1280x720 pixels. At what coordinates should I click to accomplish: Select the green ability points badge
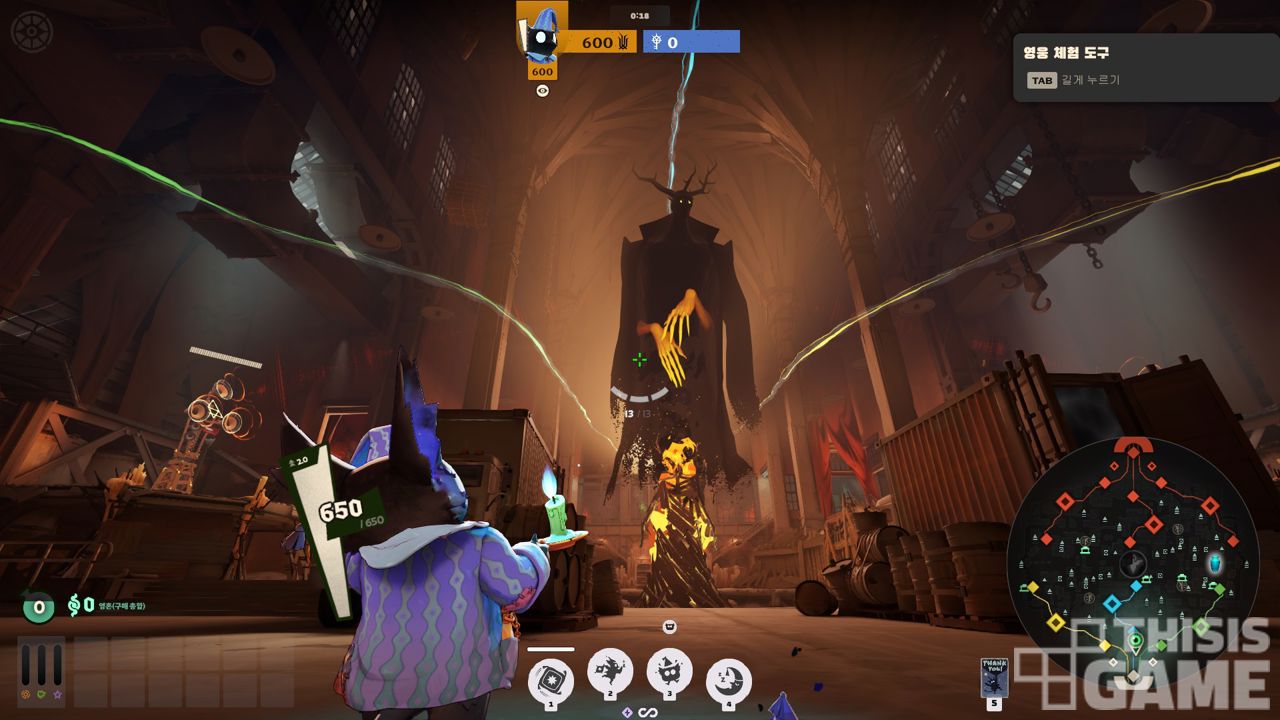(x=38, y=606)
